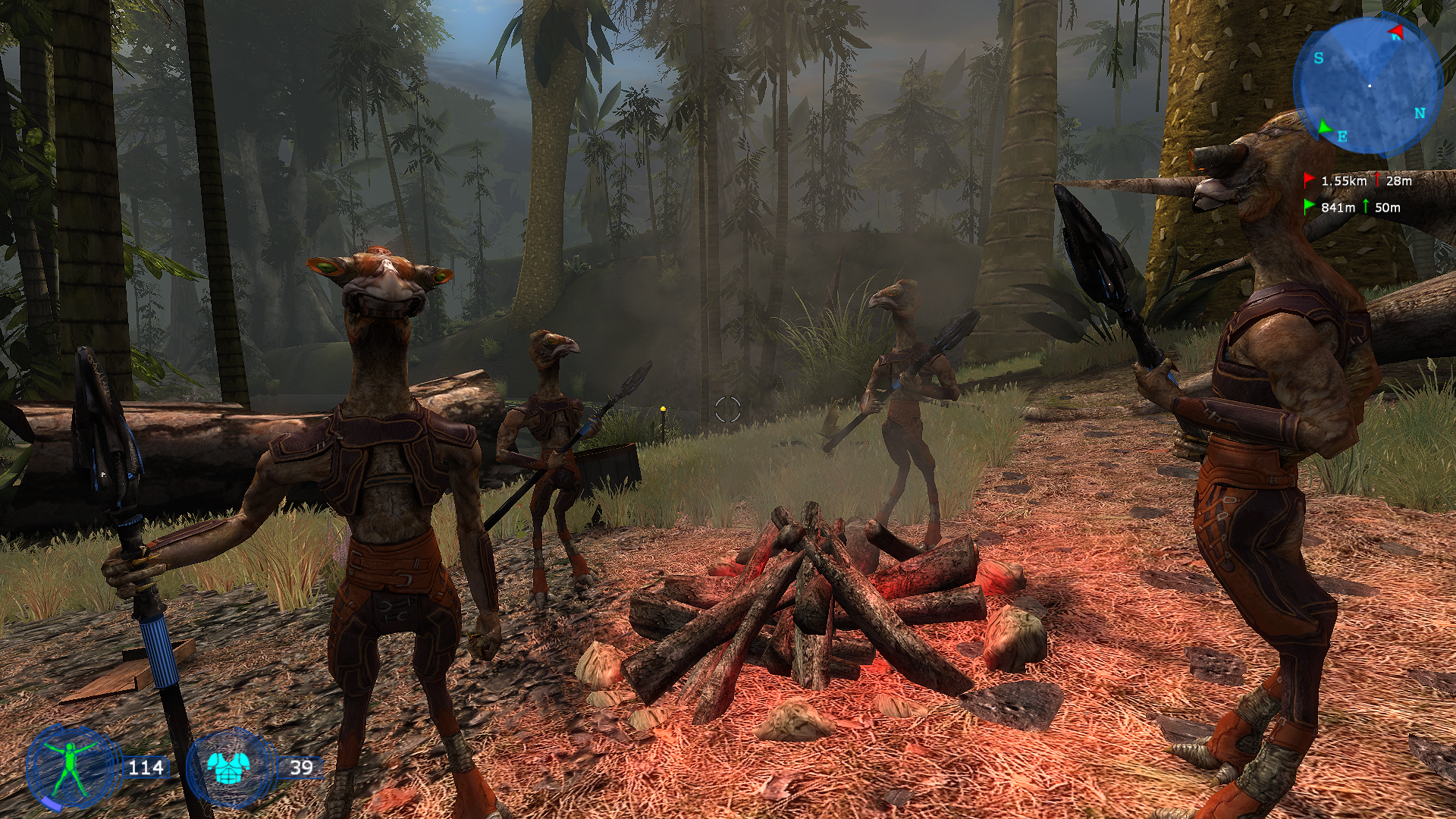
Task: Click the circular compass minimap
Action: (1368, 85)
